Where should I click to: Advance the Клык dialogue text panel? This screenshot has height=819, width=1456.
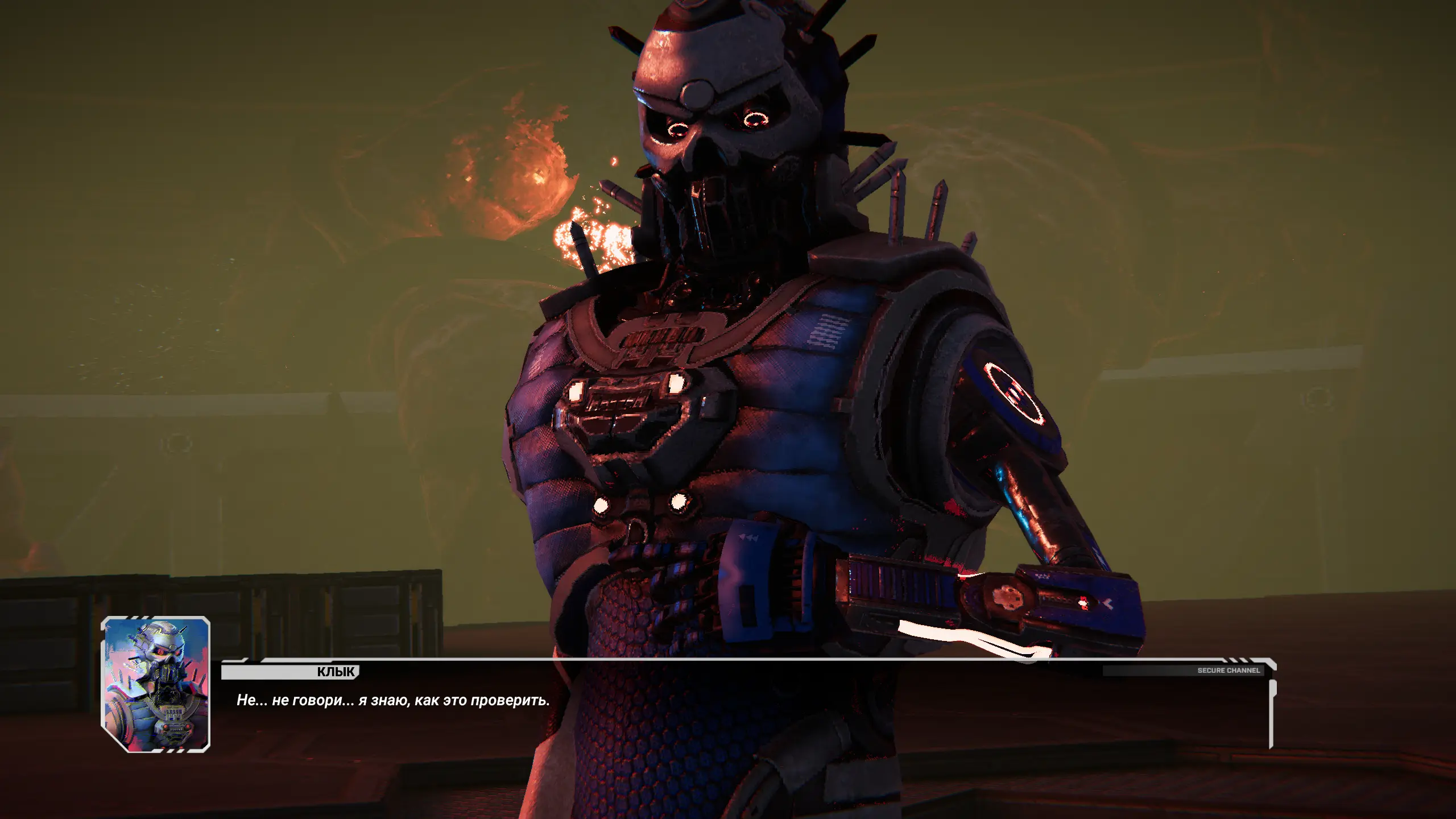[745, 712]
